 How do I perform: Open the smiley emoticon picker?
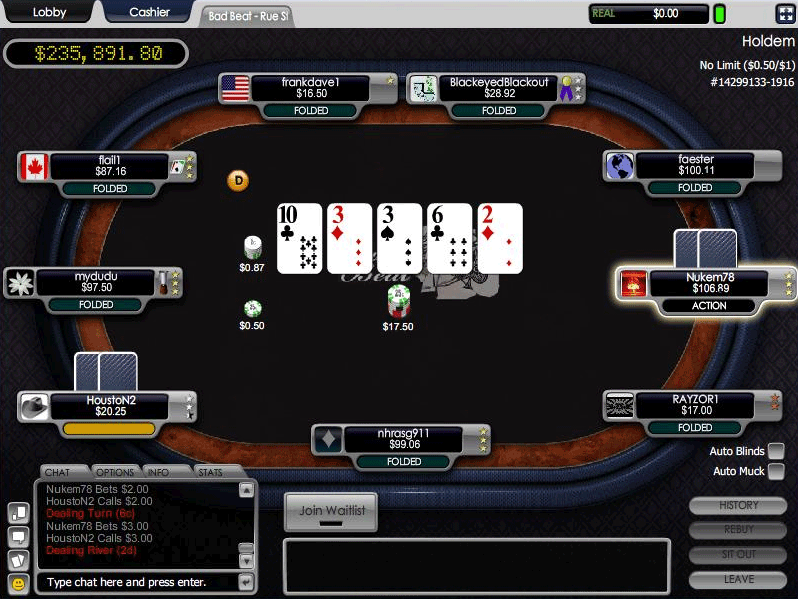(x=18, y=582)
